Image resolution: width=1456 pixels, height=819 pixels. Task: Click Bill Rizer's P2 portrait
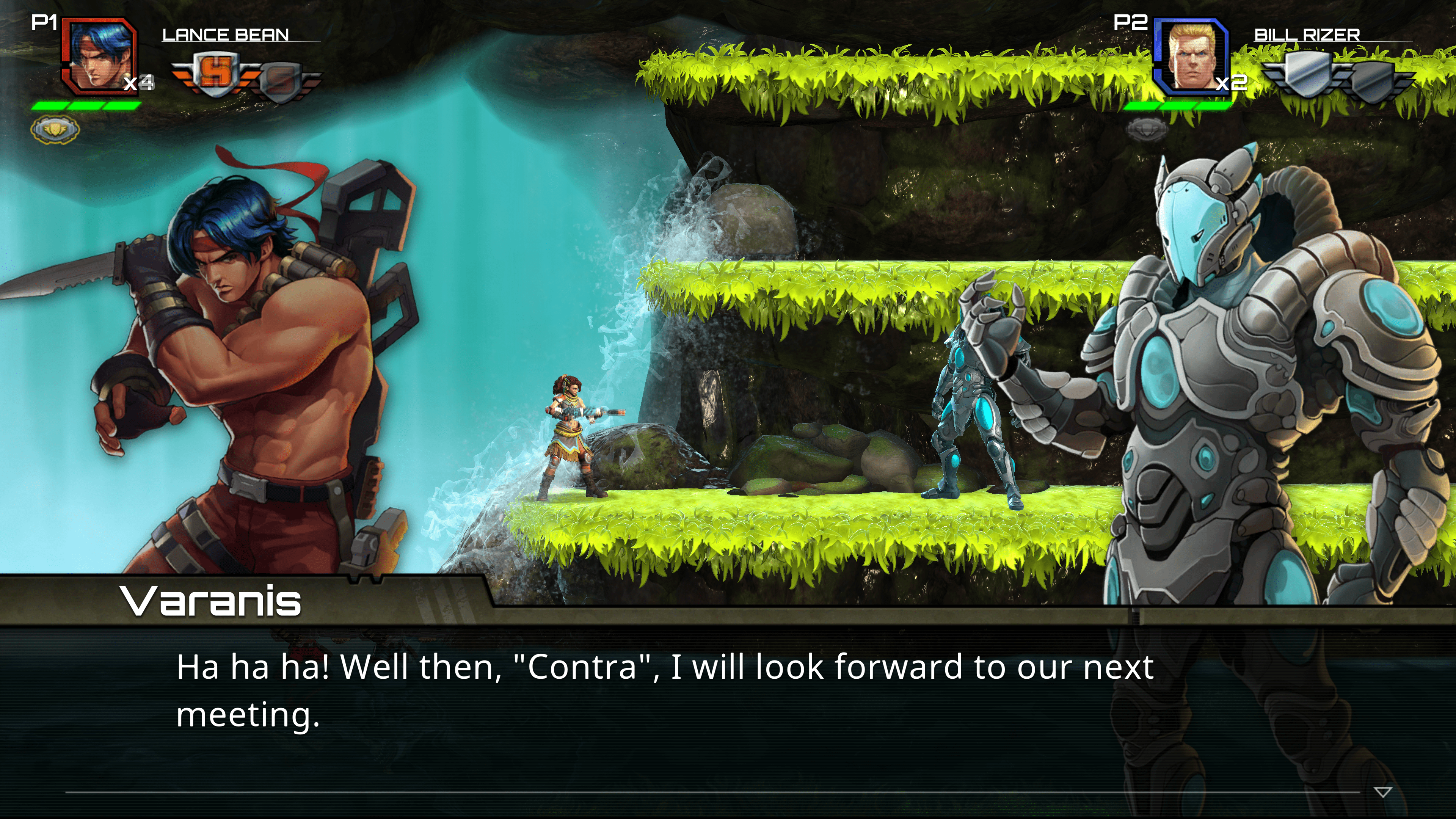coord(1191,55)
